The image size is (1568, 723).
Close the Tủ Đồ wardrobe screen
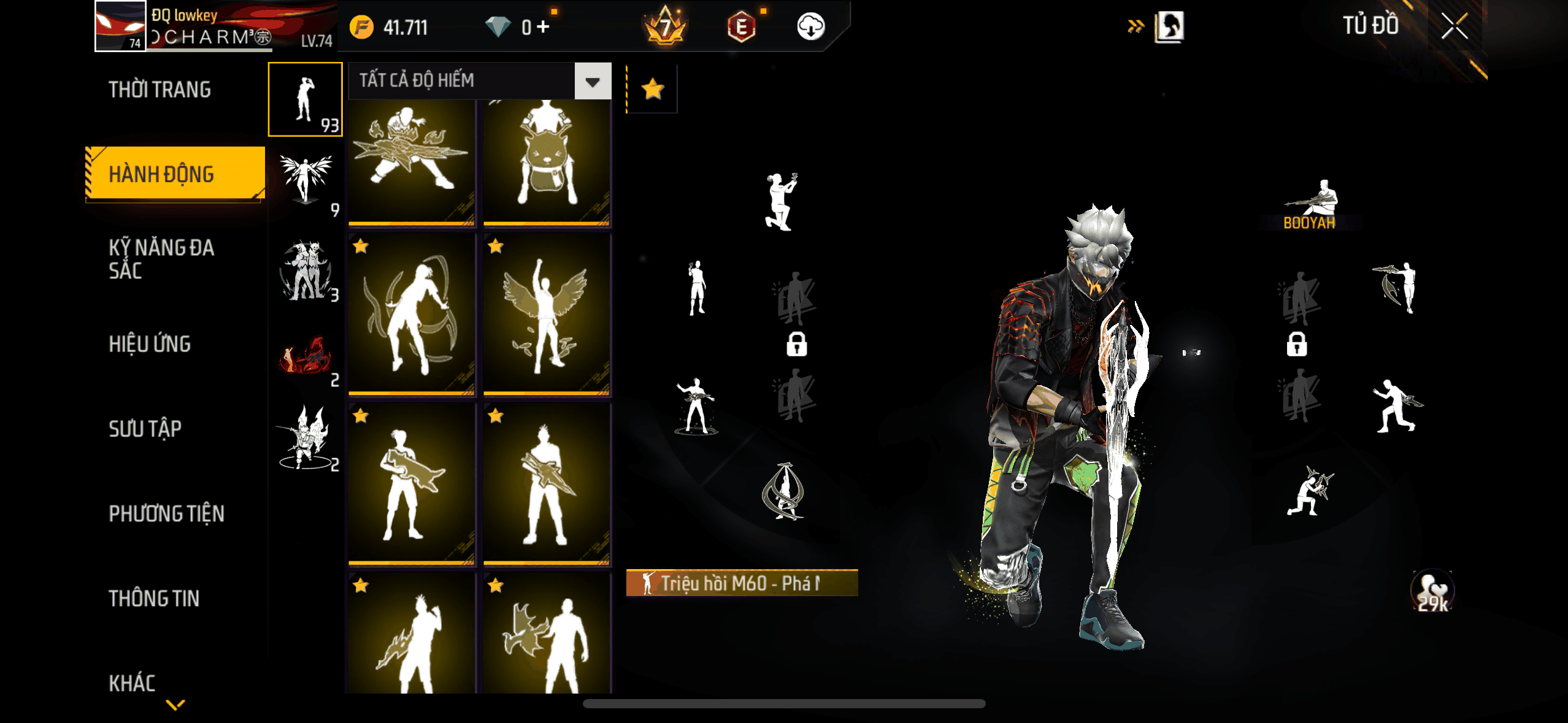click(1454, 26)
